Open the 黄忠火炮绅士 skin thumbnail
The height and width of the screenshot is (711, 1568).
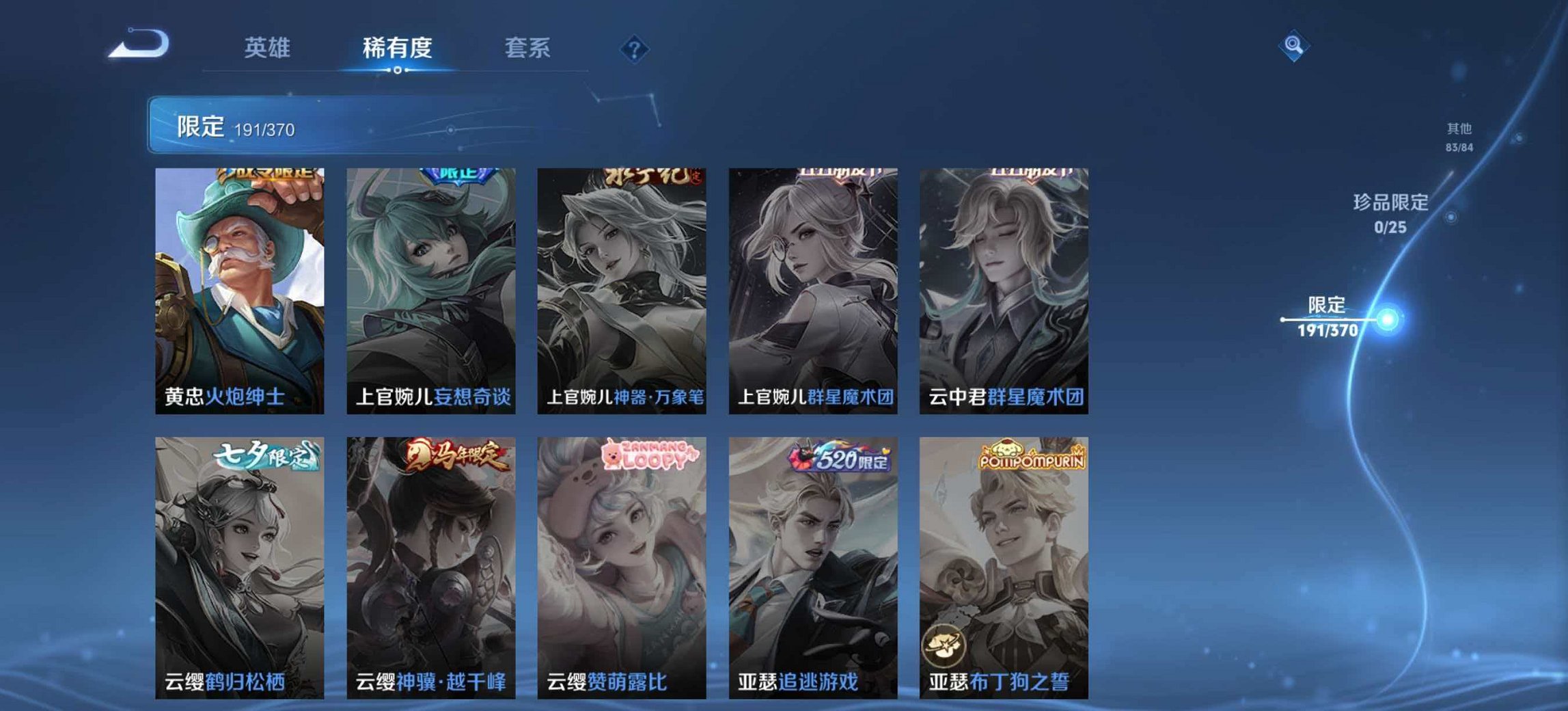239,287
